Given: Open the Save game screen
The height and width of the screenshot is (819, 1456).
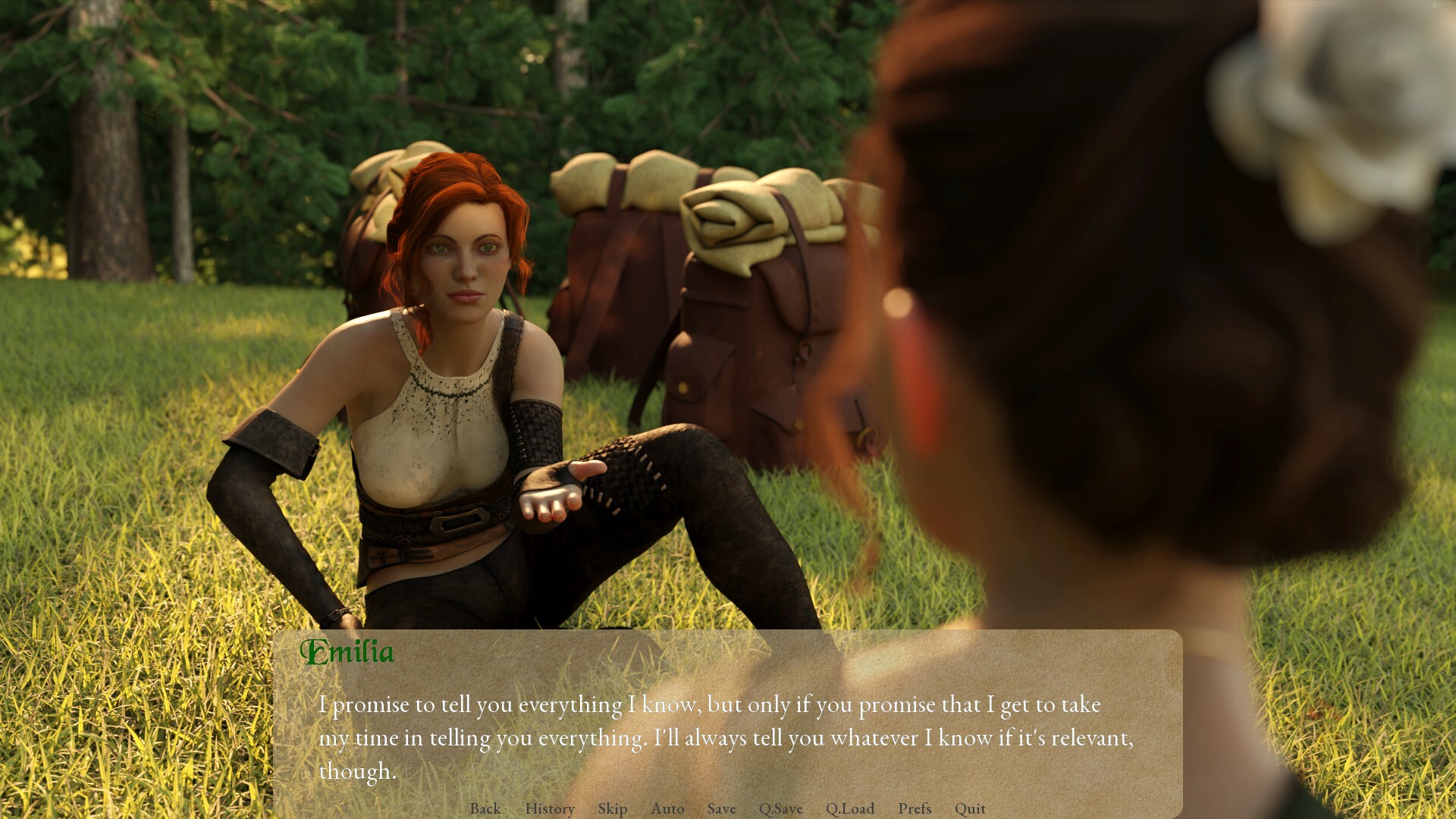Looking at the screenshot, I should tap(721, 808).
